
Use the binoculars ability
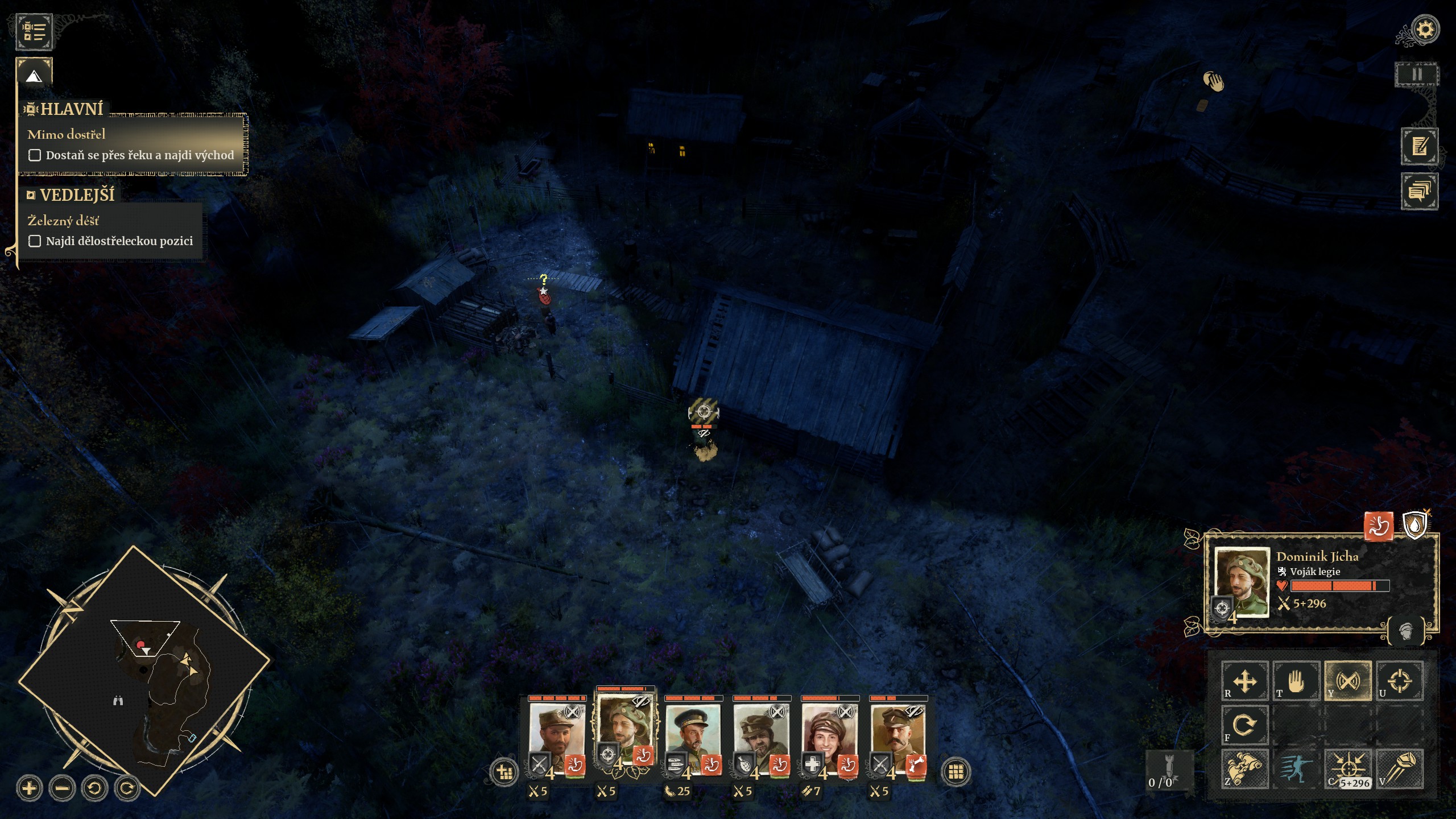1244,768
